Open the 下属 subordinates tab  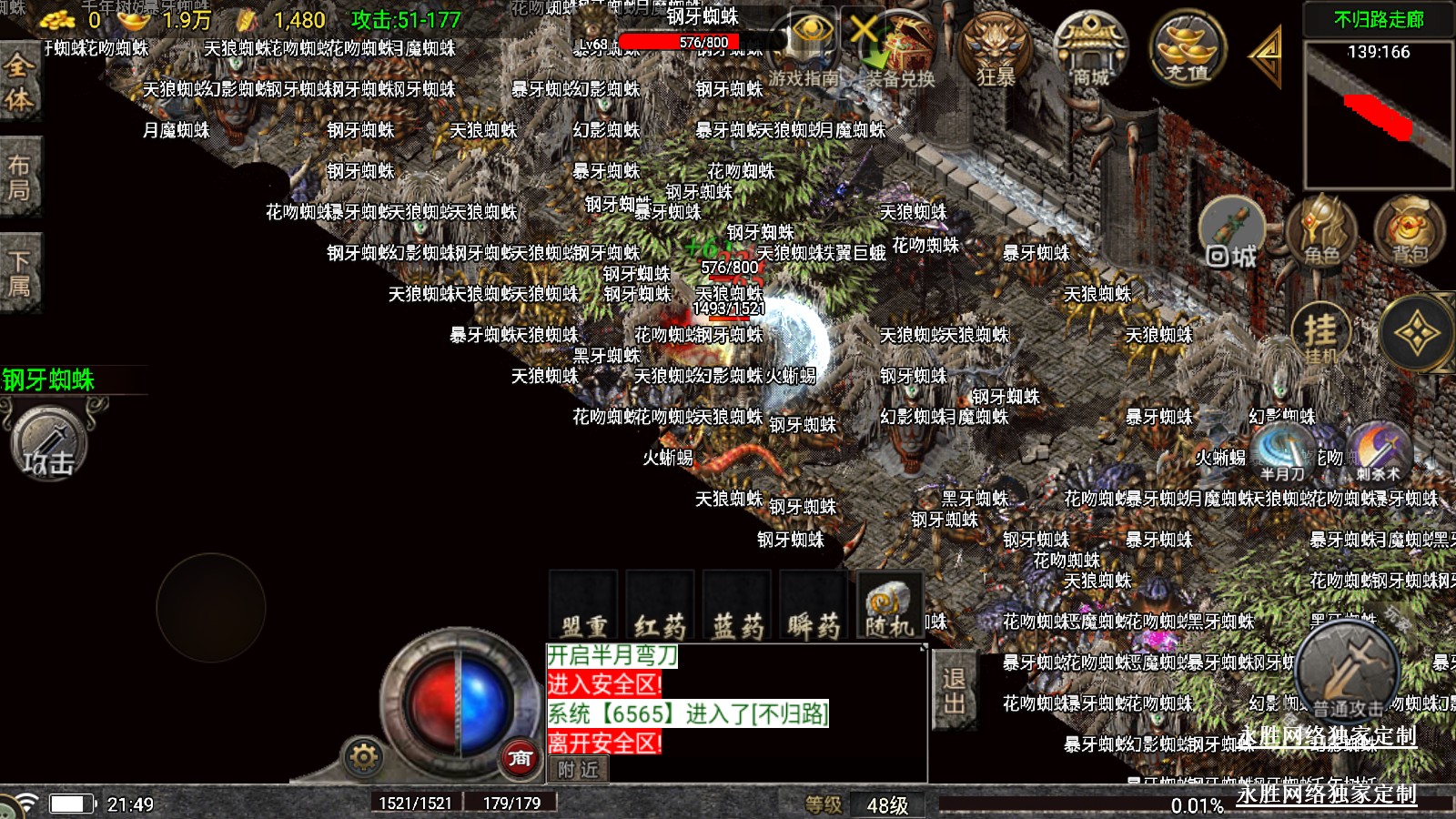click(19, 274)
